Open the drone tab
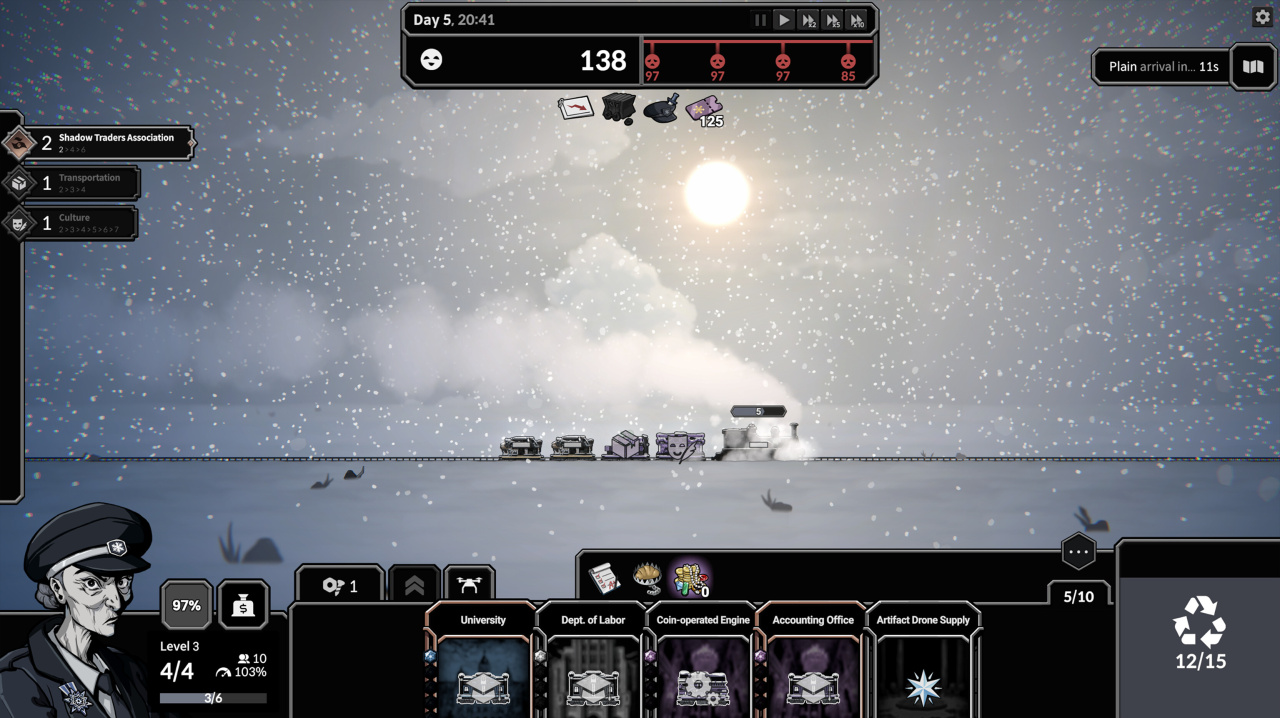The height and width of the screenshot is (718, 1280). pos(469,586)
